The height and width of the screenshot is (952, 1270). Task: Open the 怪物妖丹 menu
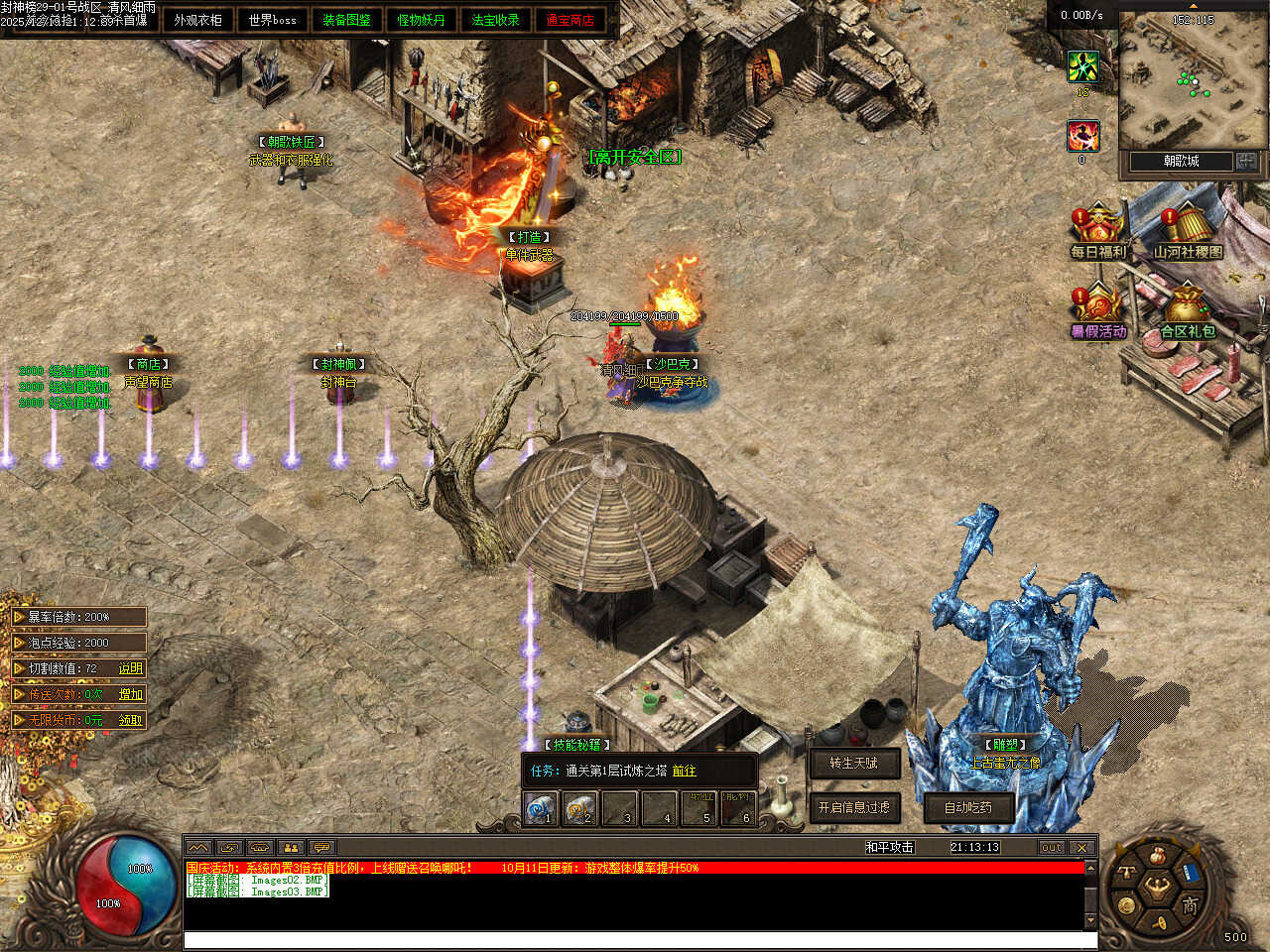pyautogui.click(x=421, y=20)
